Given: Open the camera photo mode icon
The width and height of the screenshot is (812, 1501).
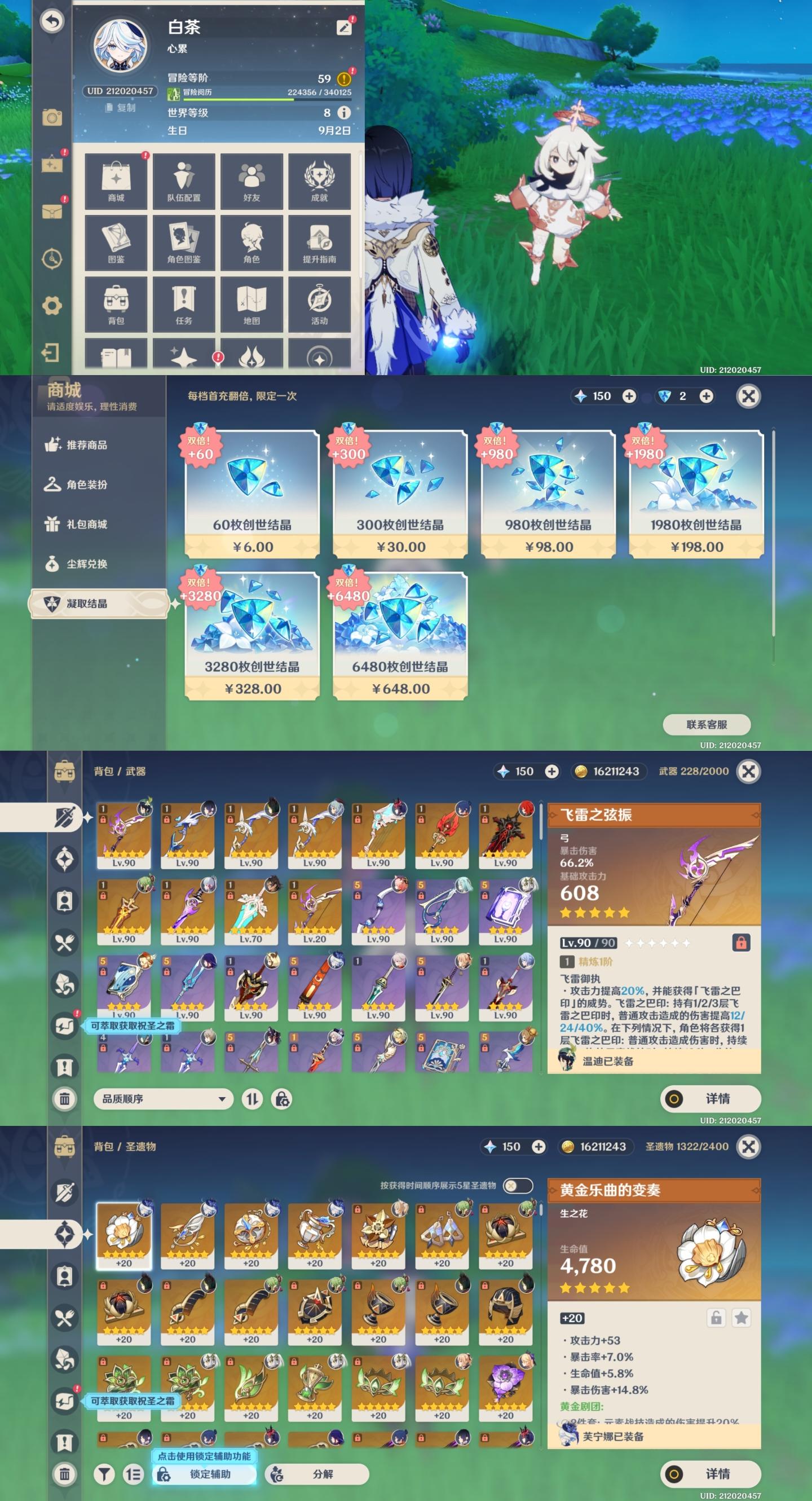Looking at the screenshot, I should click(x=52, y=118).
